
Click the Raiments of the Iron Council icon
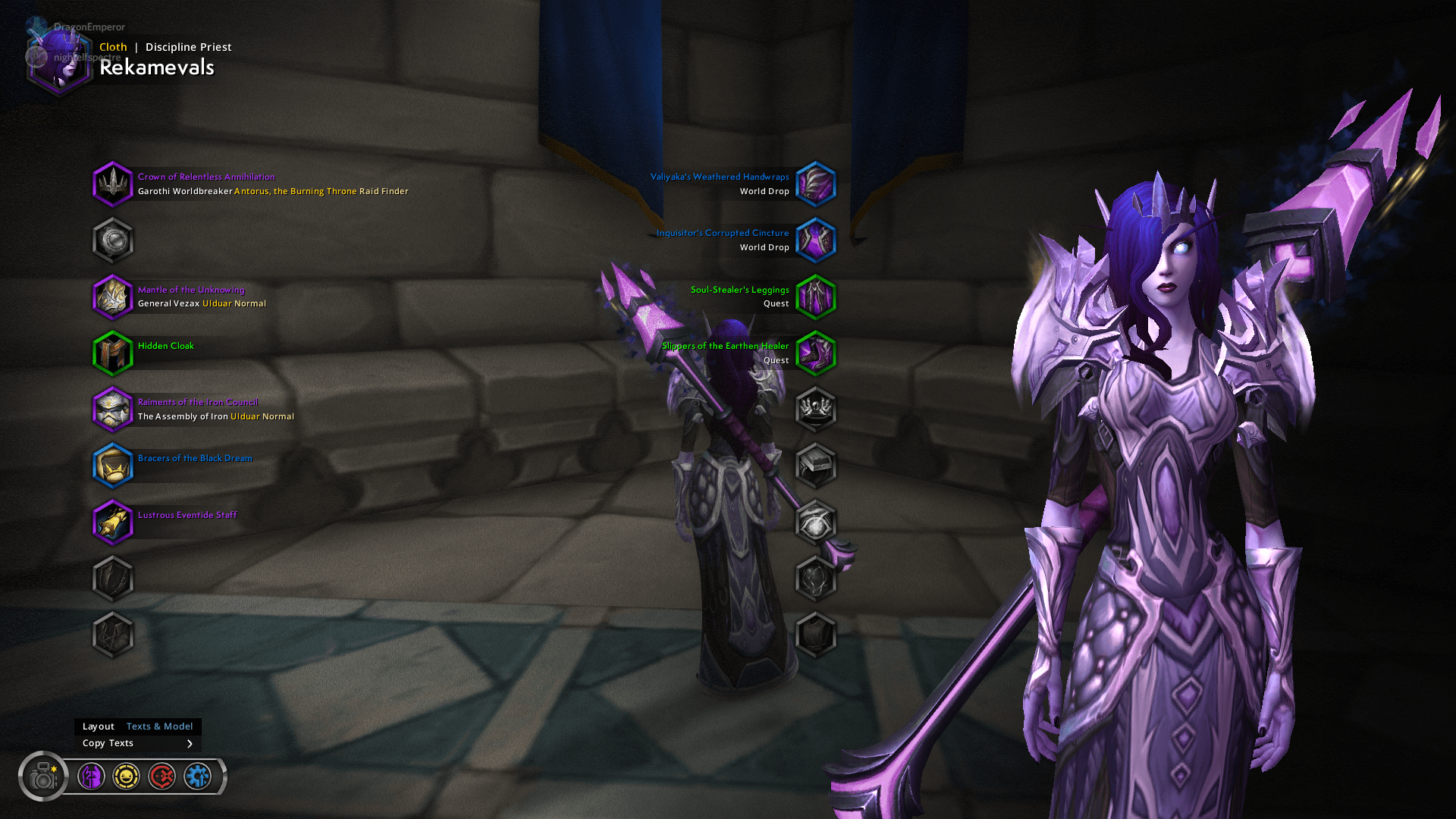coord(113,409)
